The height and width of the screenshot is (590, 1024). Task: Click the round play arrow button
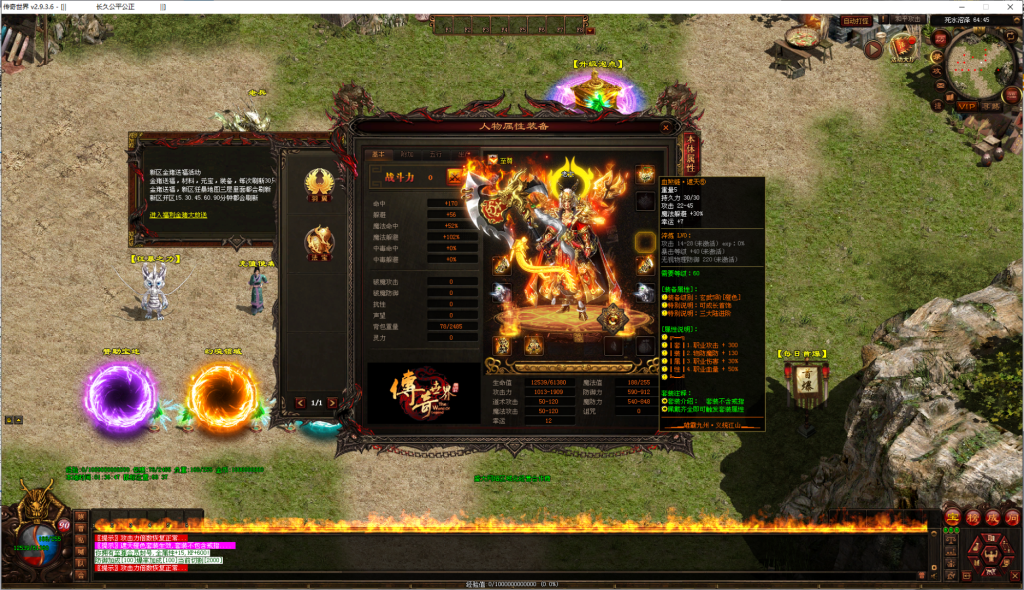(873, 48)
